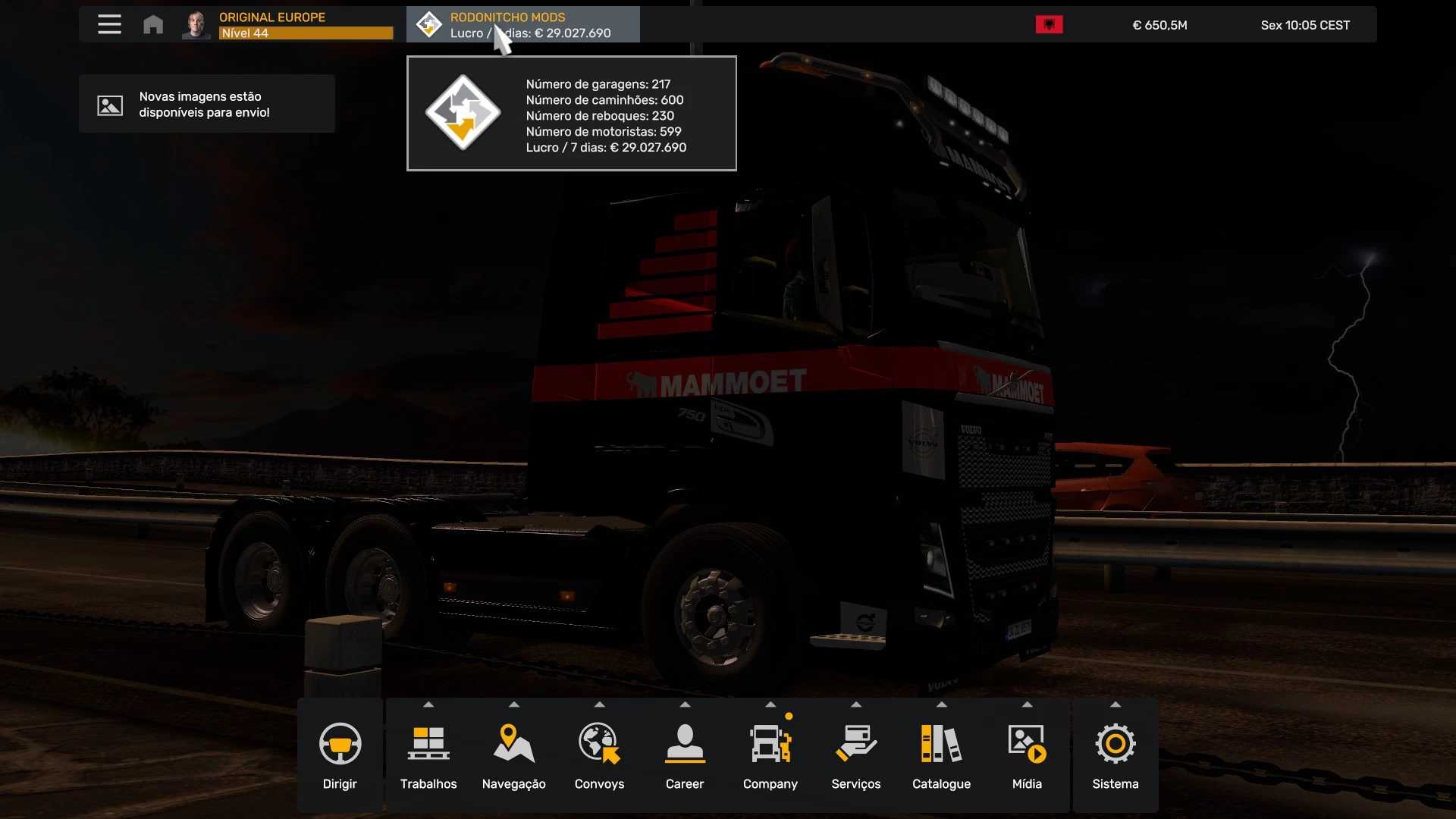Open the Serviços menu
1456x819 pixels.
pos(856,755)
